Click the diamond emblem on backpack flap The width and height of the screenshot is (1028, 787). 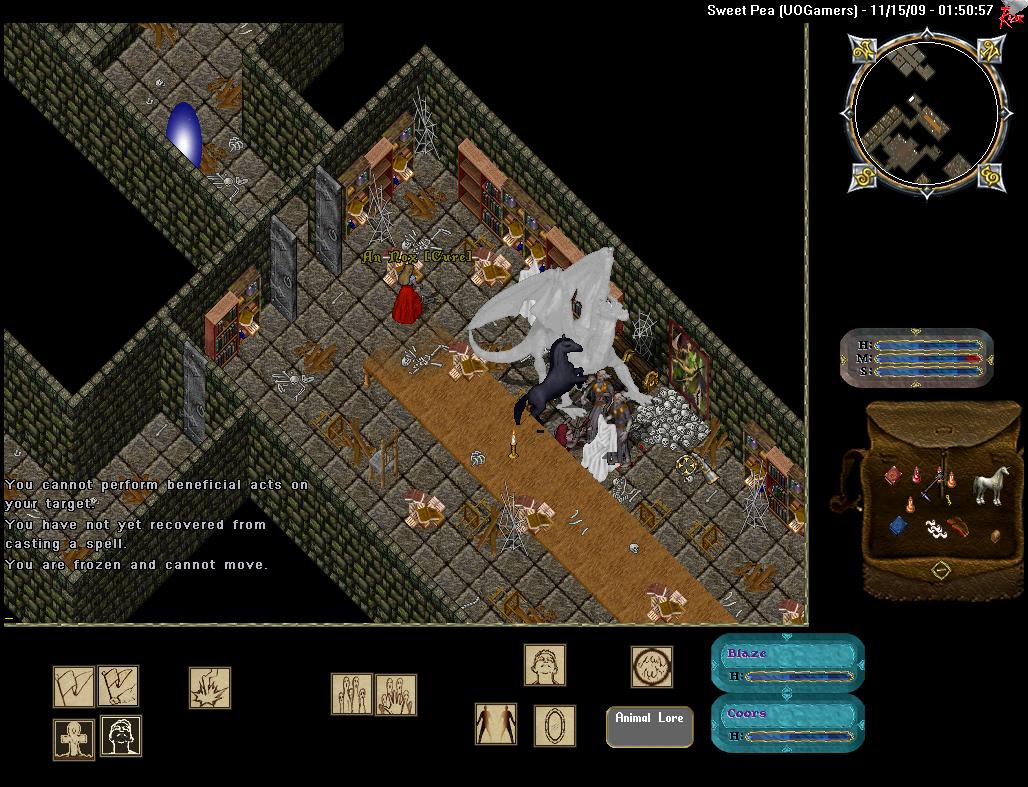tap(940, 570)
